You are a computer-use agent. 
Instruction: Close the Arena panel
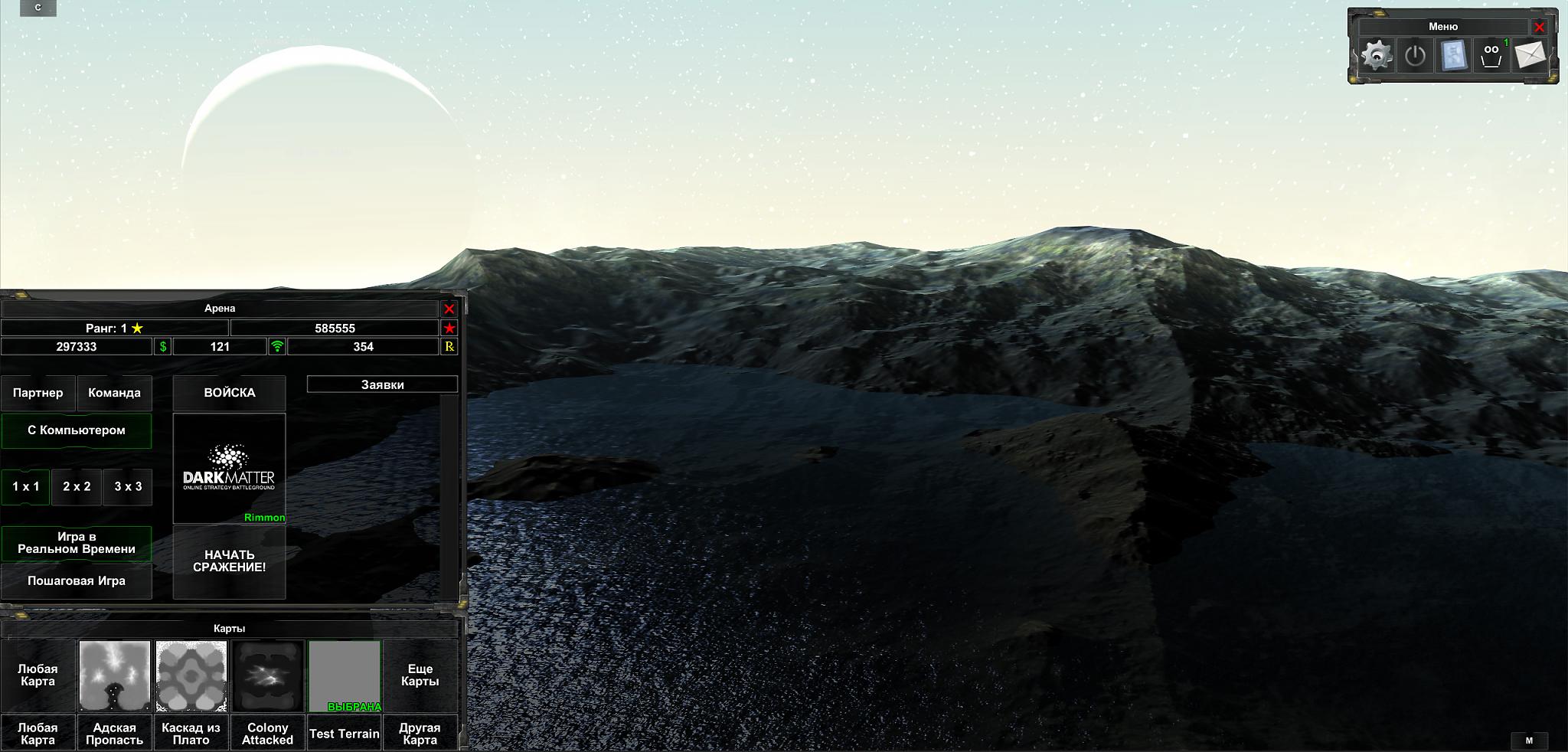(449, 309)
